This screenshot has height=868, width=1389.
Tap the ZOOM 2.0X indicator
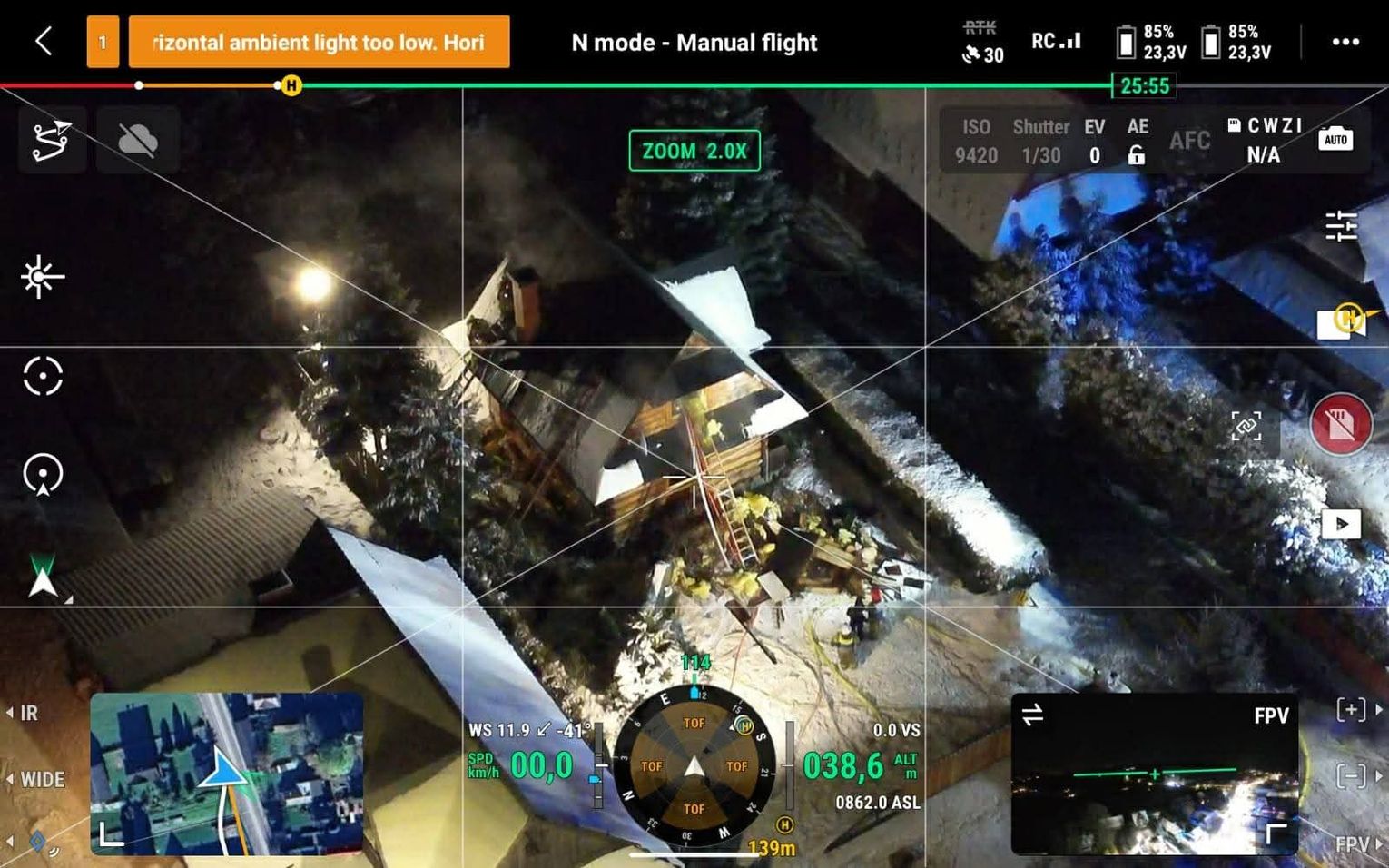pos(694,151)
